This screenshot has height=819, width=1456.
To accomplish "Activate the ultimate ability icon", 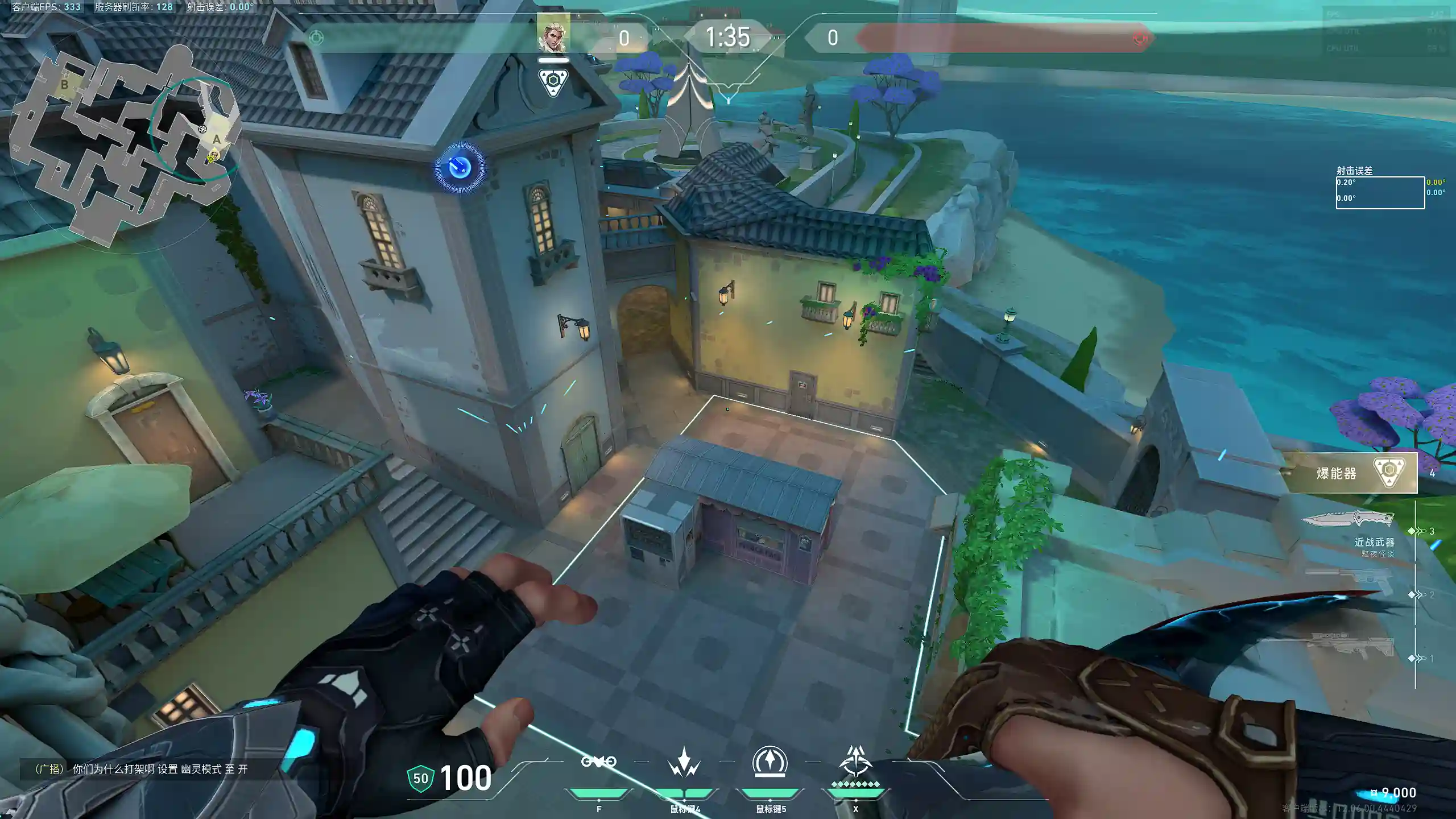I will [855, 762].
